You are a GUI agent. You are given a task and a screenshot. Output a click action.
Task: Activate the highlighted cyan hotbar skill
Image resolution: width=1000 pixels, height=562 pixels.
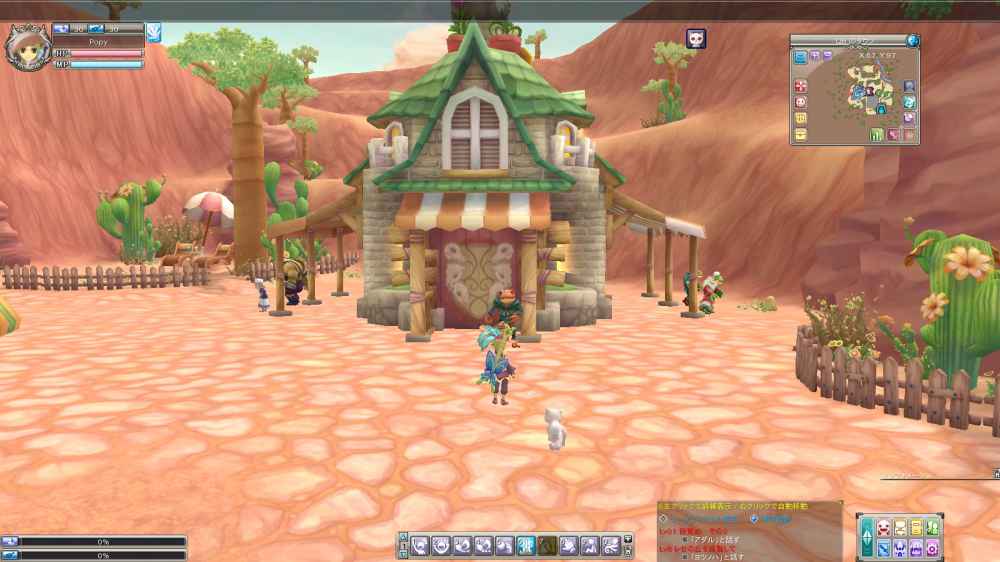pos(525,545)
